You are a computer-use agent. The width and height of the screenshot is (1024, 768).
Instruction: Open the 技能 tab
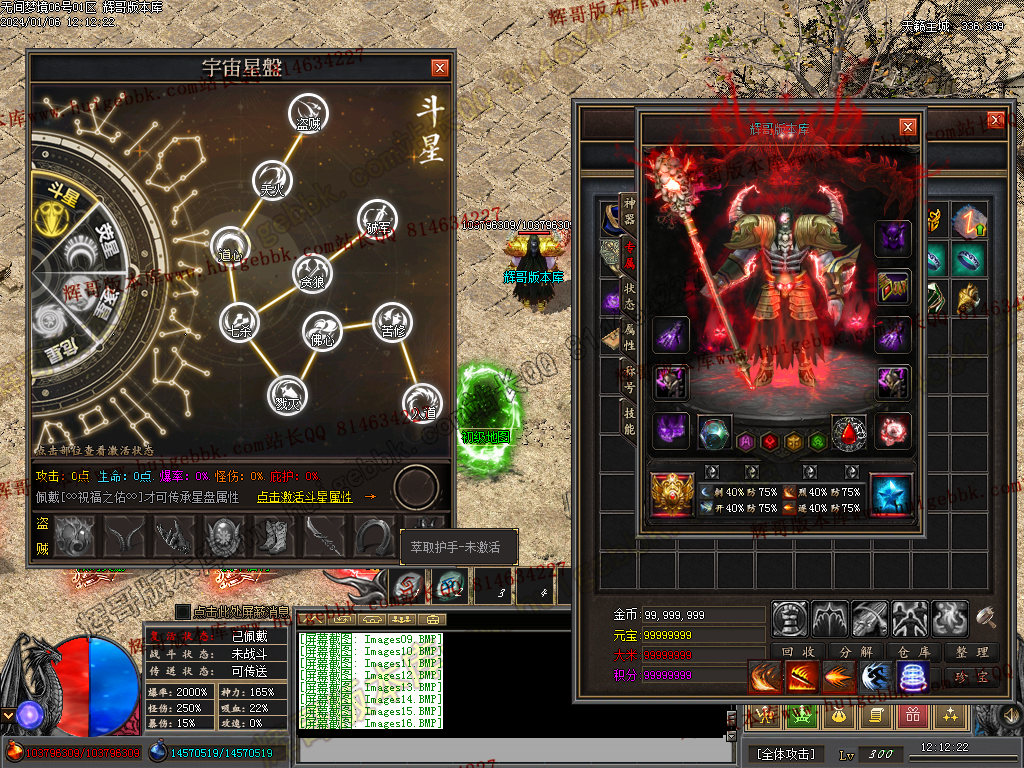pos(628,421)
